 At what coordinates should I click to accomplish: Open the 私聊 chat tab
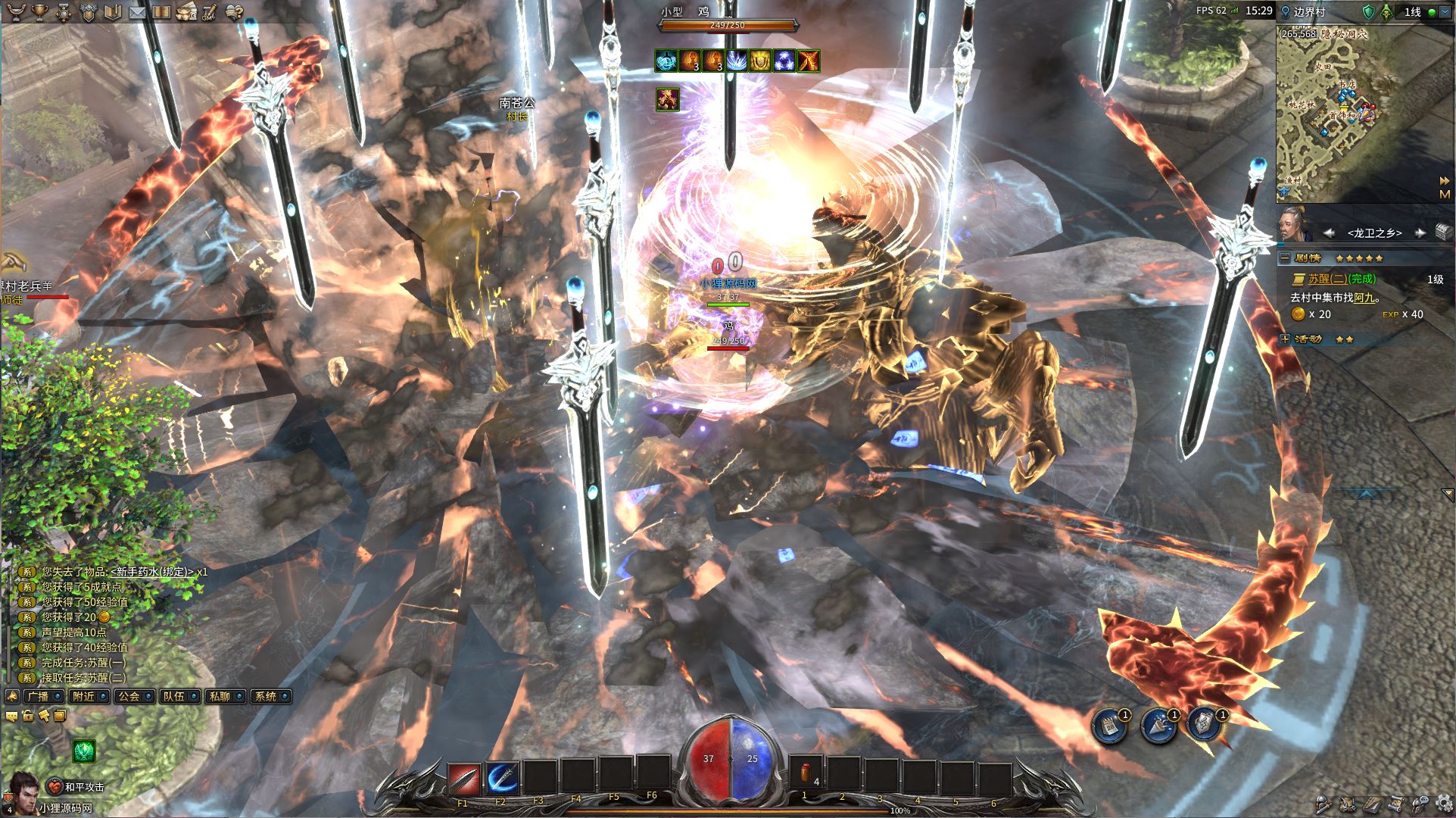coord(220,696)
